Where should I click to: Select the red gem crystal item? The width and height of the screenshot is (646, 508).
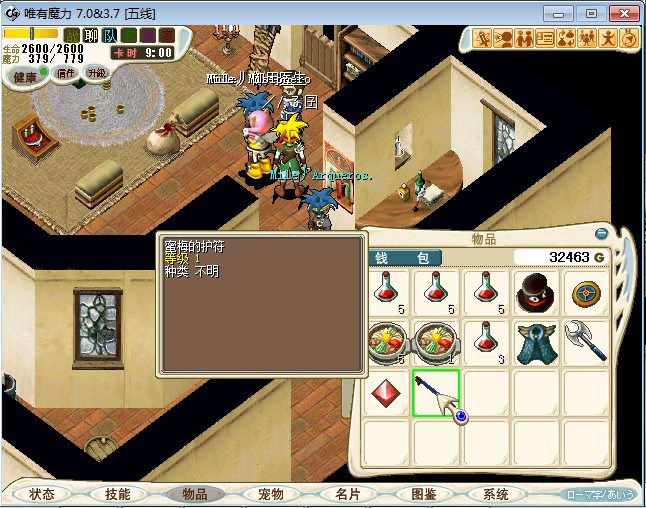click(386, 392)
